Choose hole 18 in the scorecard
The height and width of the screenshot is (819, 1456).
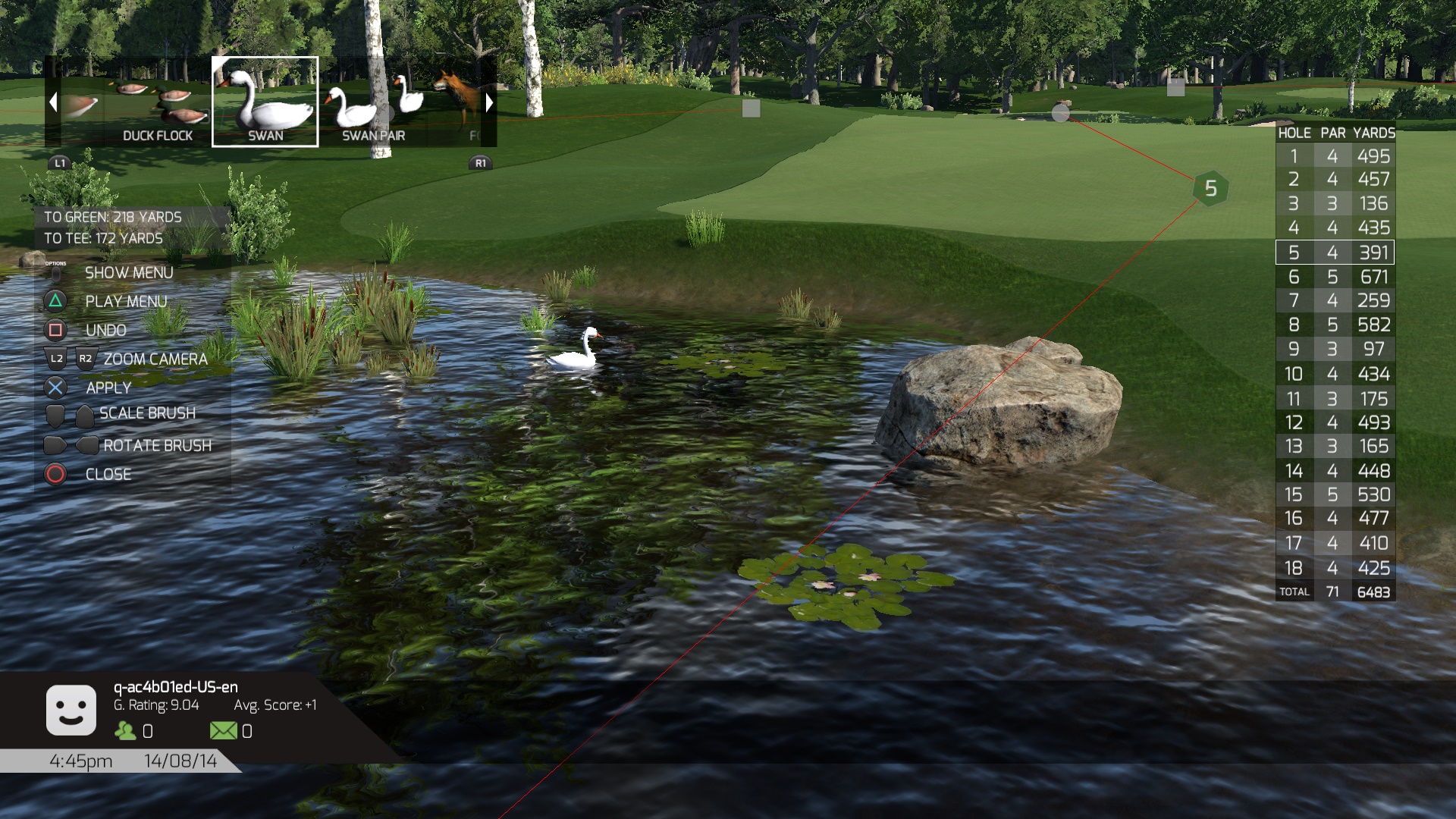click(x=1335, y=568)
